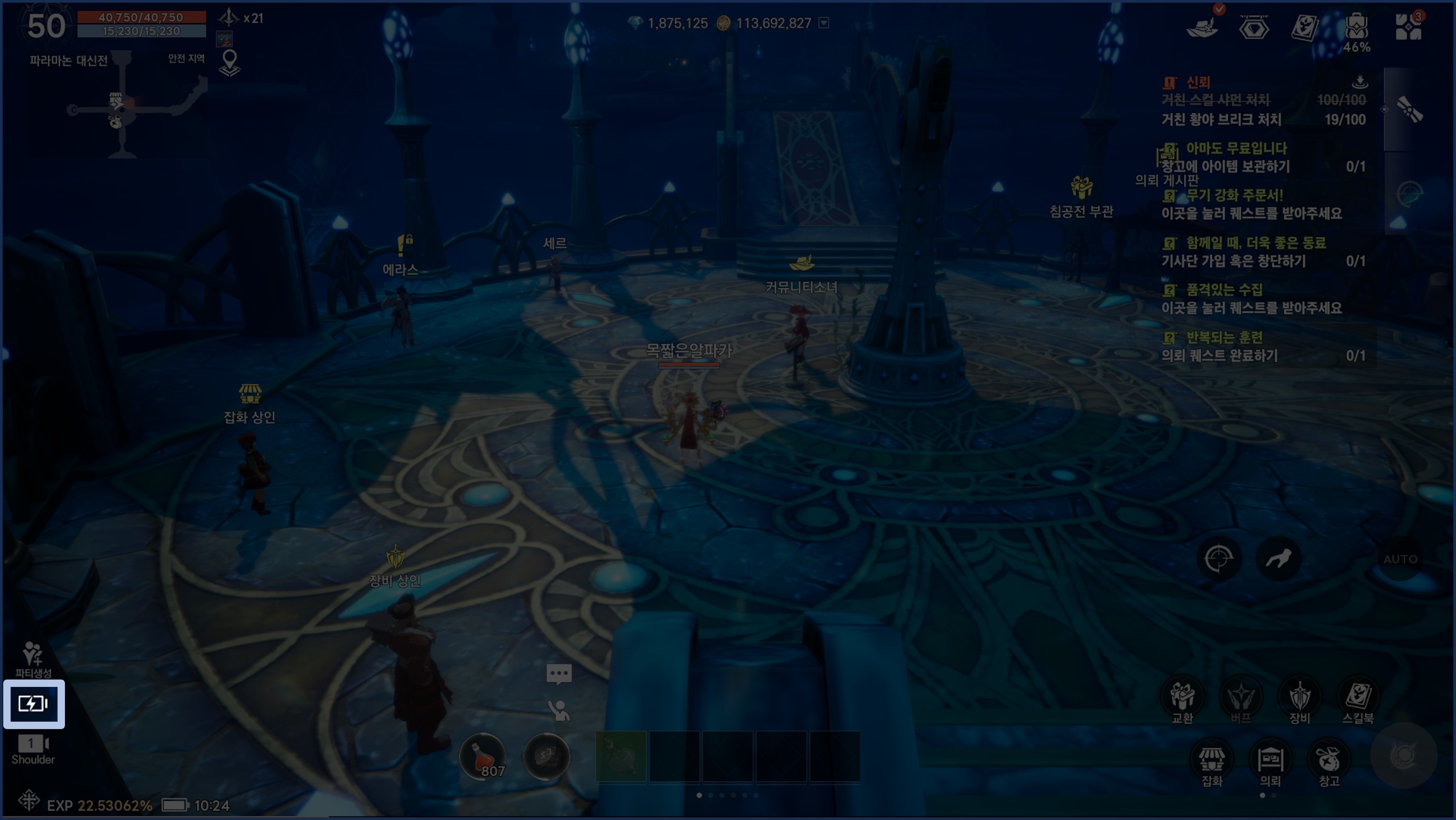Open the 스킬북 skill book
This screenshot has width=1456, height=820.
click(x=1358, y=700)
